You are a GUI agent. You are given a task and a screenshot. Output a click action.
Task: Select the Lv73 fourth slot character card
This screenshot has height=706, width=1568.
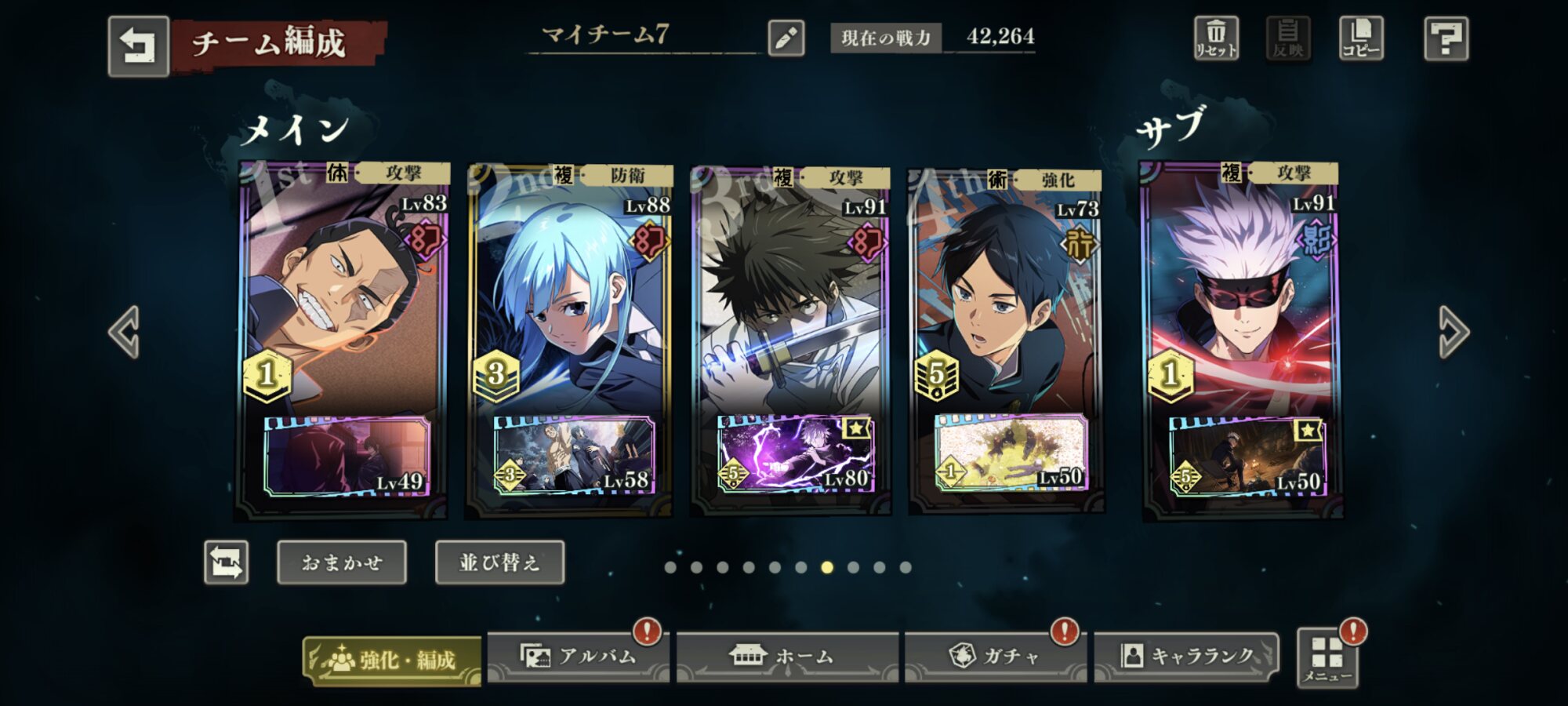pos(1006,298)
